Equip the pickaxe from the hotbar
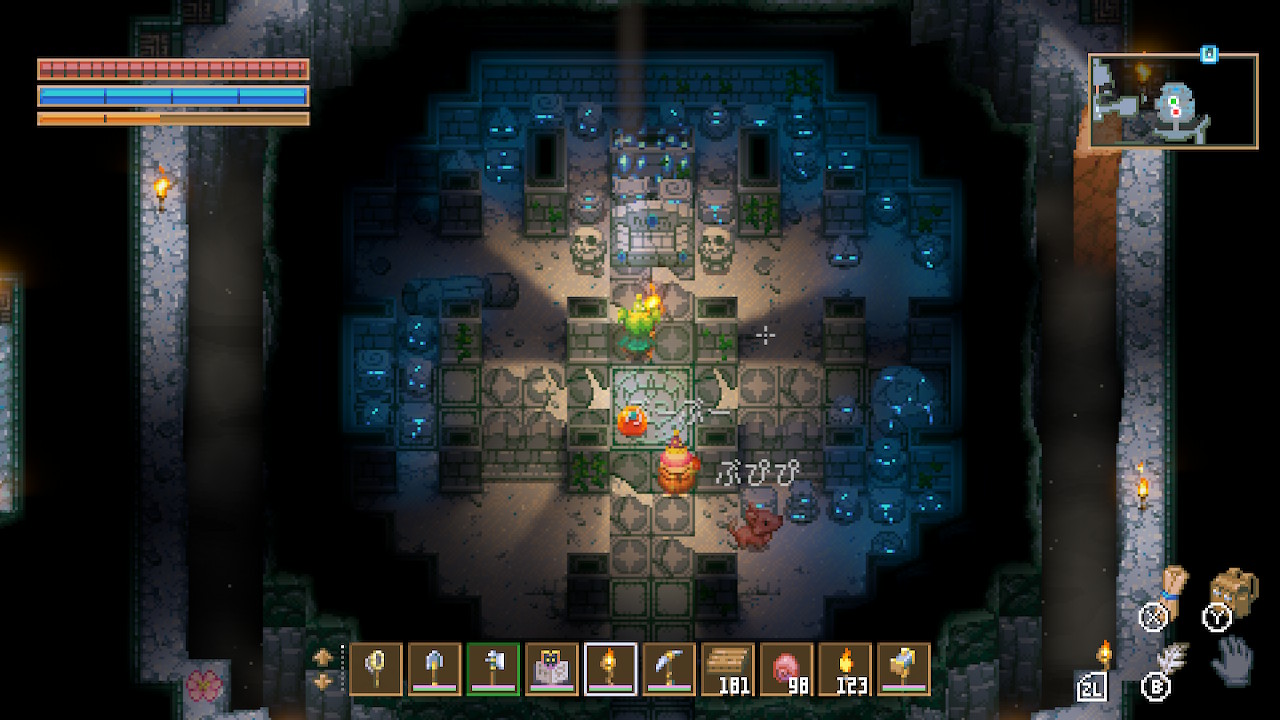Screen dimensions: 1280x720 click(669, 668)
